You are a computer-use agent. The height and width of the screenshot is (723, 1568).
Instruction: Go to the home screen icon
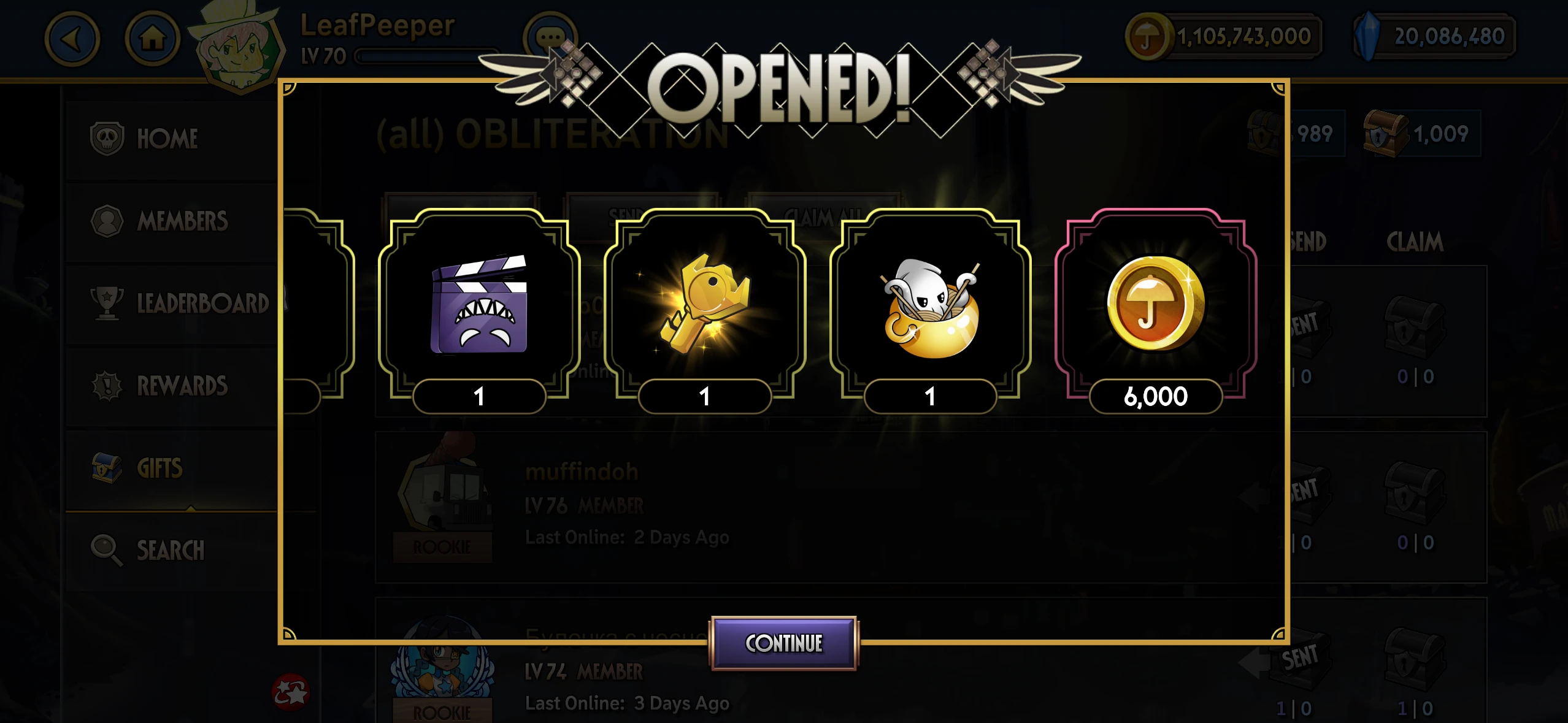click(152, 39)
